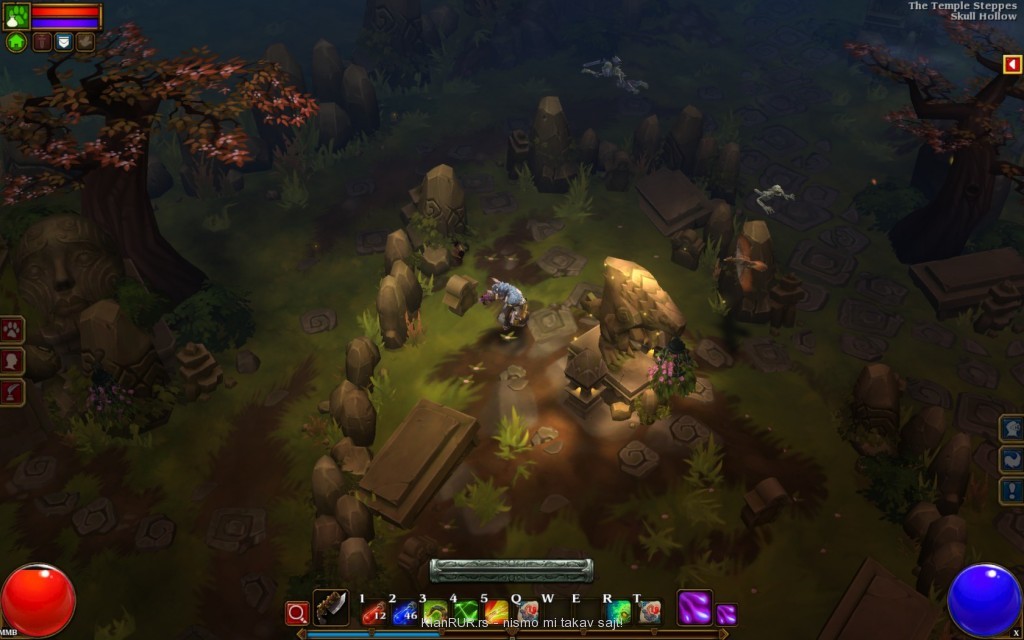Open the character sheet with the head silhouette button

[13, 360]
